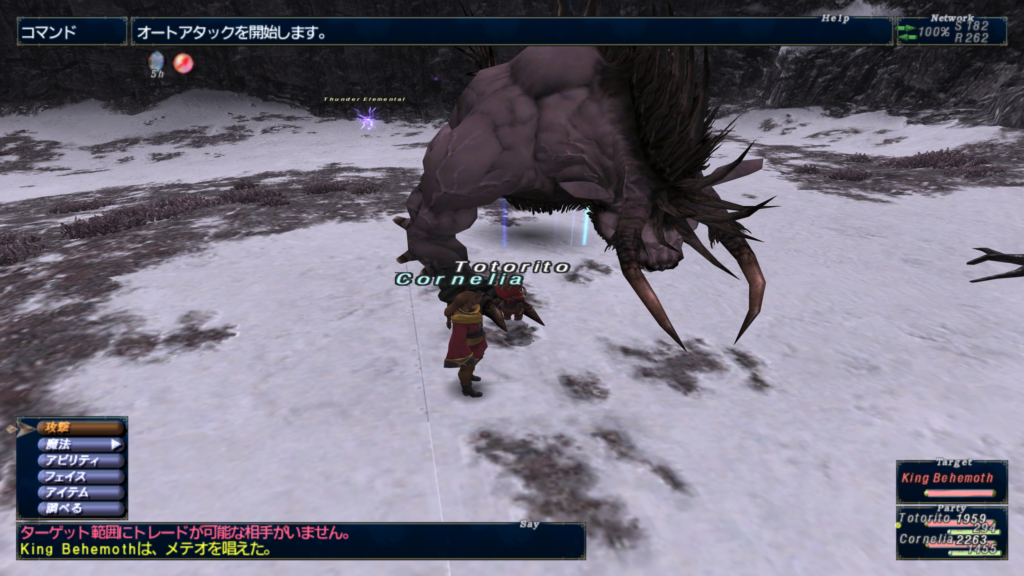Select the 攻撃 attack command
Image resolution: width=1024 pixels, height=576 pixels.
pyautogui.click(x=80, y=428)
